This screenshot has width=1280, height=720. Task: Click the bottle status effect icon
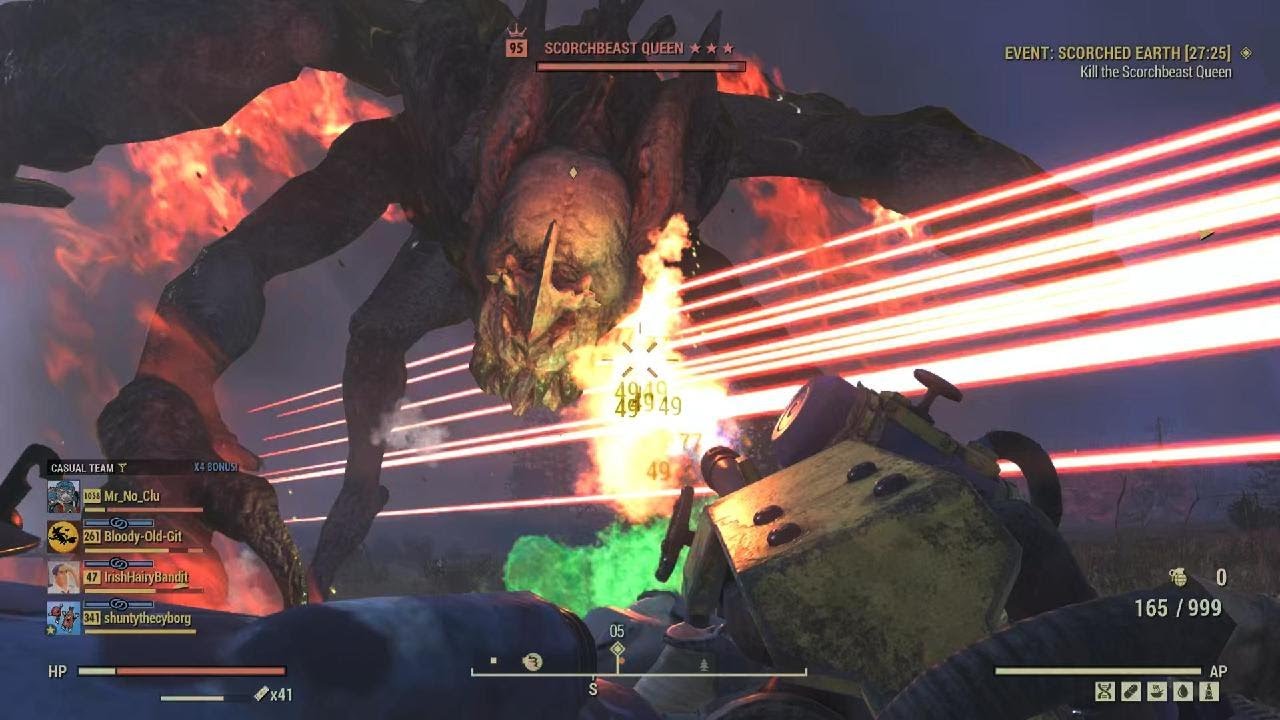pos(1211,691)
